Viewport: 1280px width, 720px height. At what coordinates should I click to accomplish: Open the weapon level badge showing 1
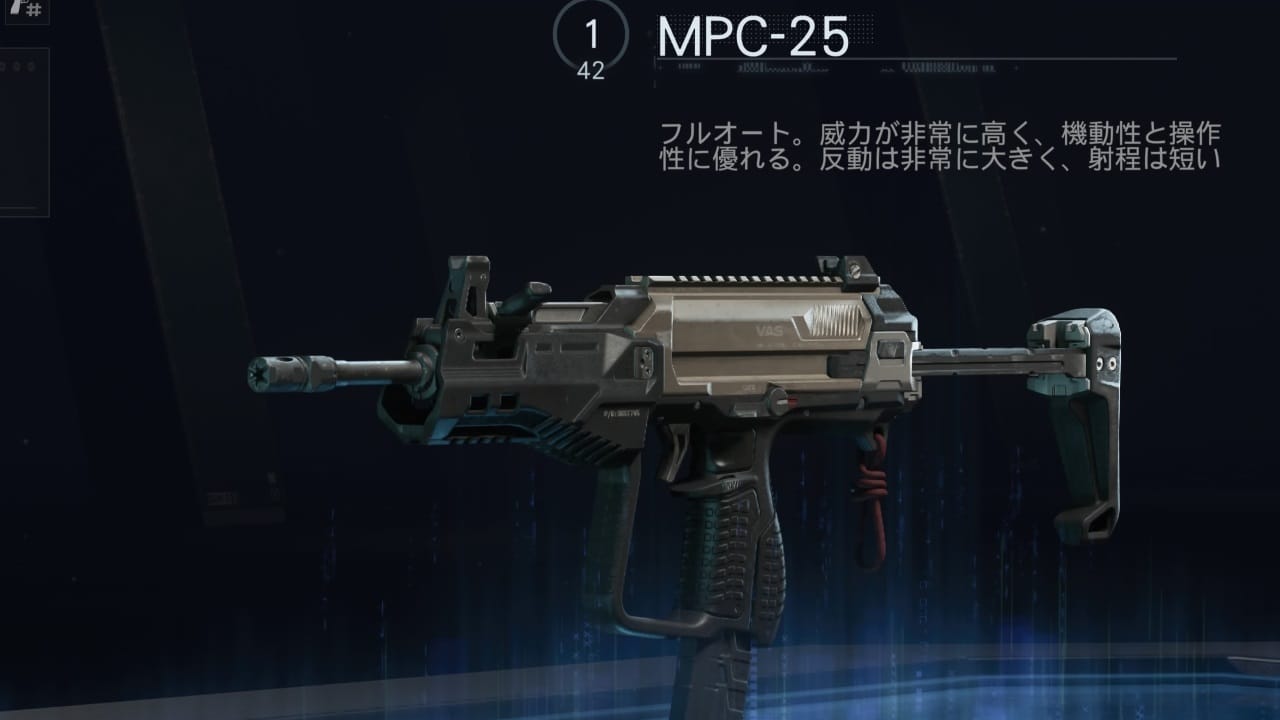click(592, 32)
